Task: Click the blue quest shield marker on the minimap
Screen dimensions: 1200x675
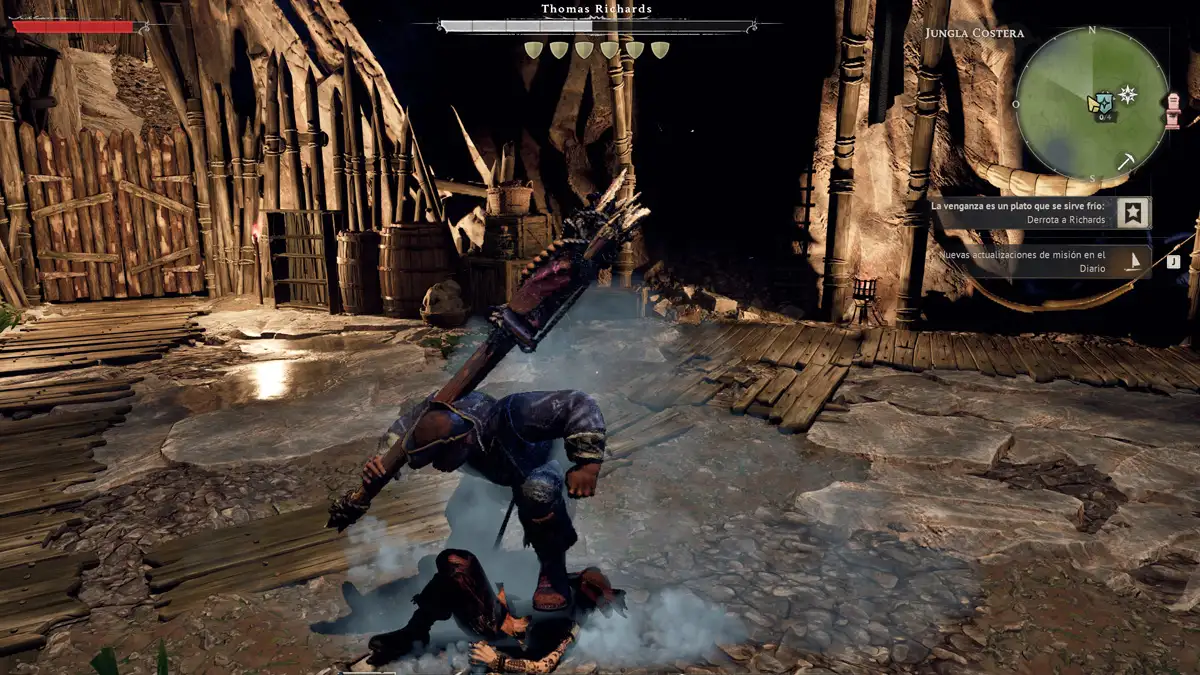Action: pyautogui.click(x=1103, y=102)
